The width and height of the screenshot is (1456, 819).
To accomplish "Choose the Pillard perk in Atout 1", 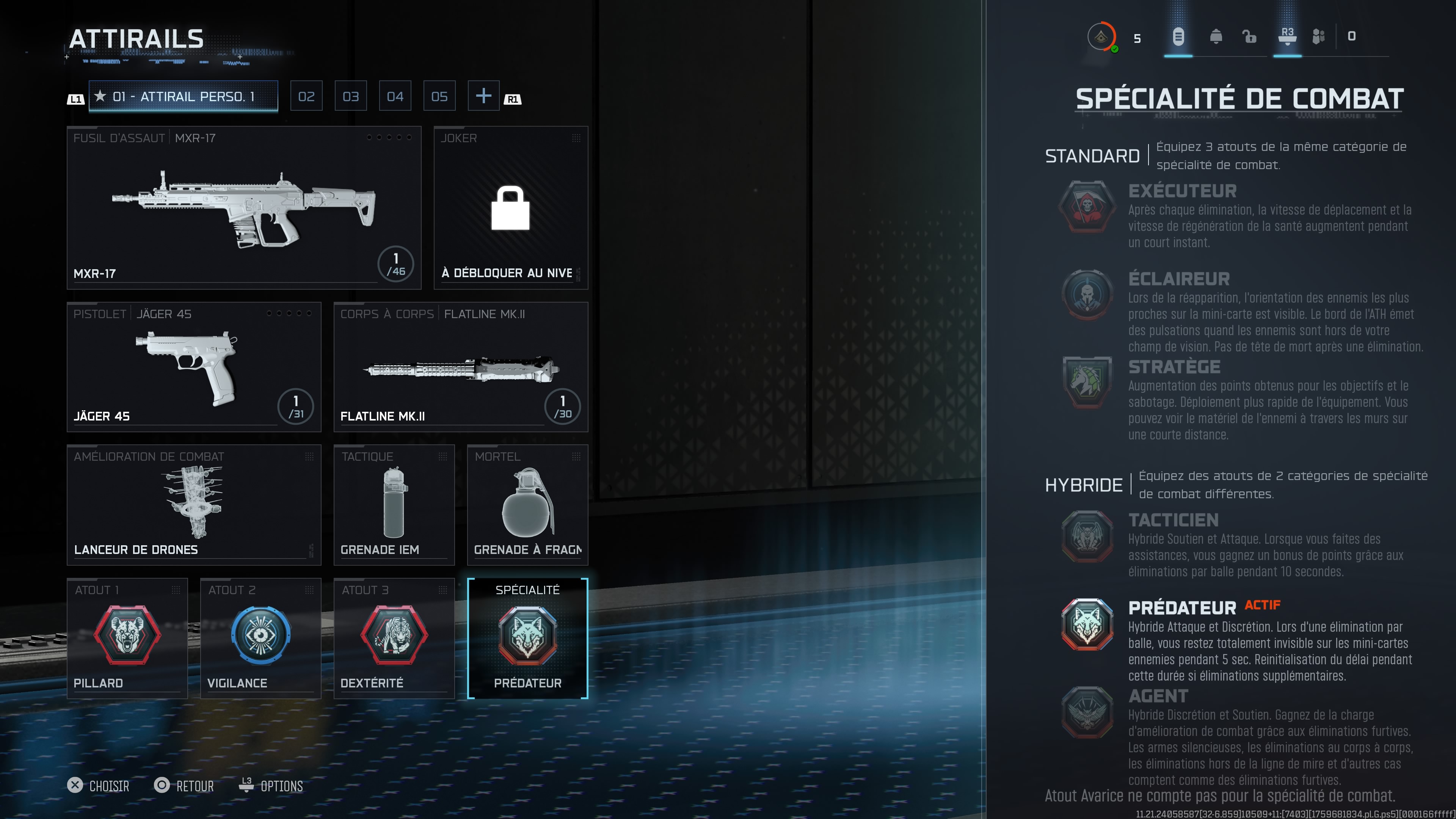I will point(127,638).
